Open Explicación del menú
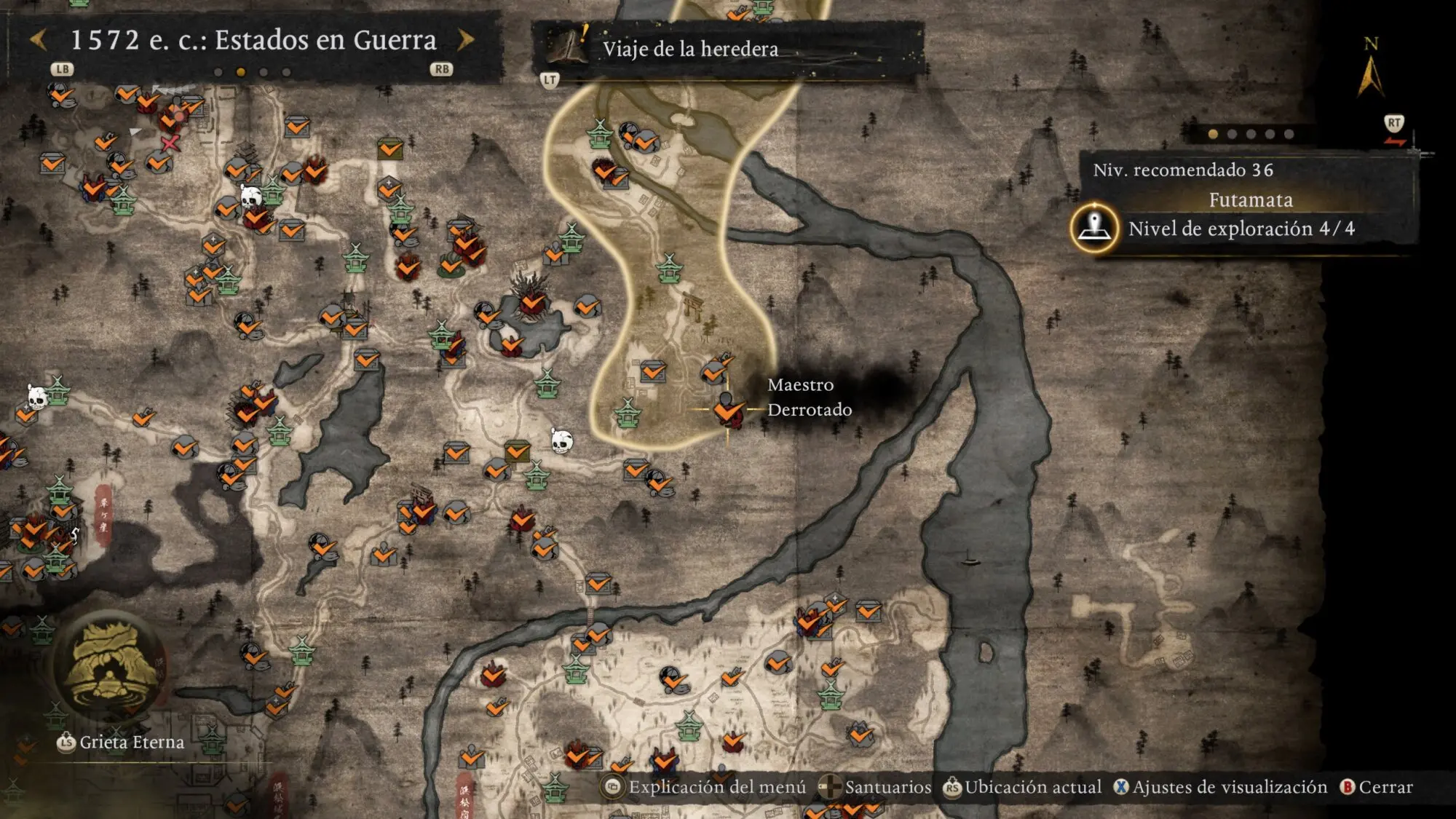This screenshot has width=1456, height=819. tap(705, 787)
